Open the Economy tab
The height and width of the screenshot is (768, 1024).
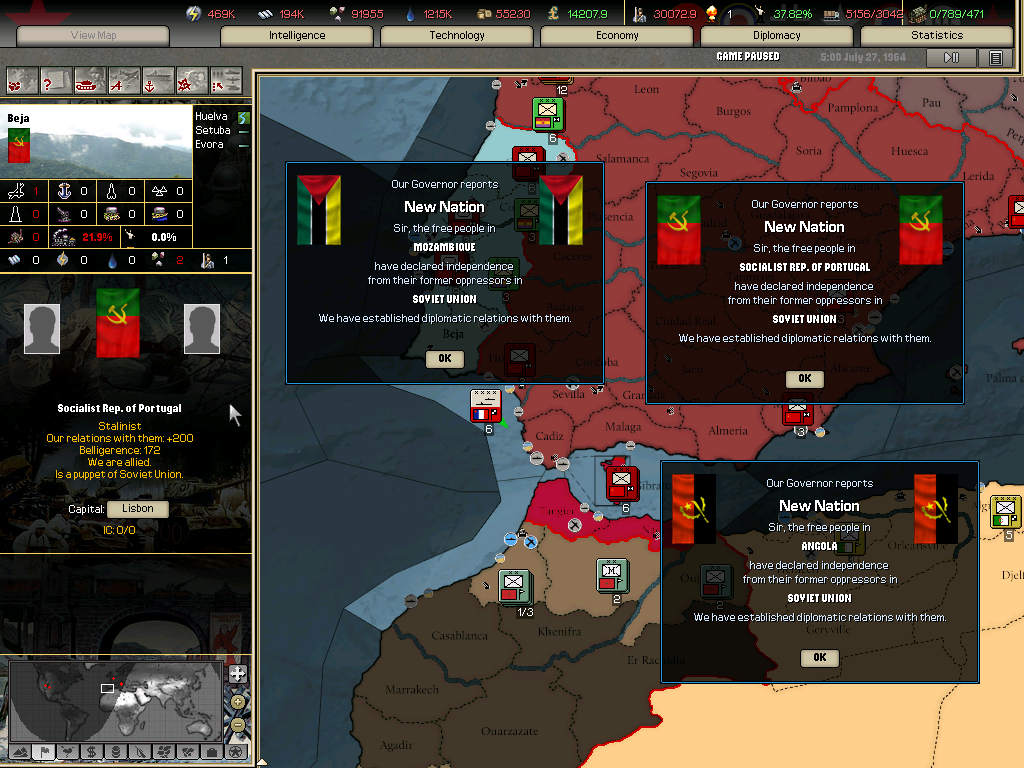[x=617, y=36]
